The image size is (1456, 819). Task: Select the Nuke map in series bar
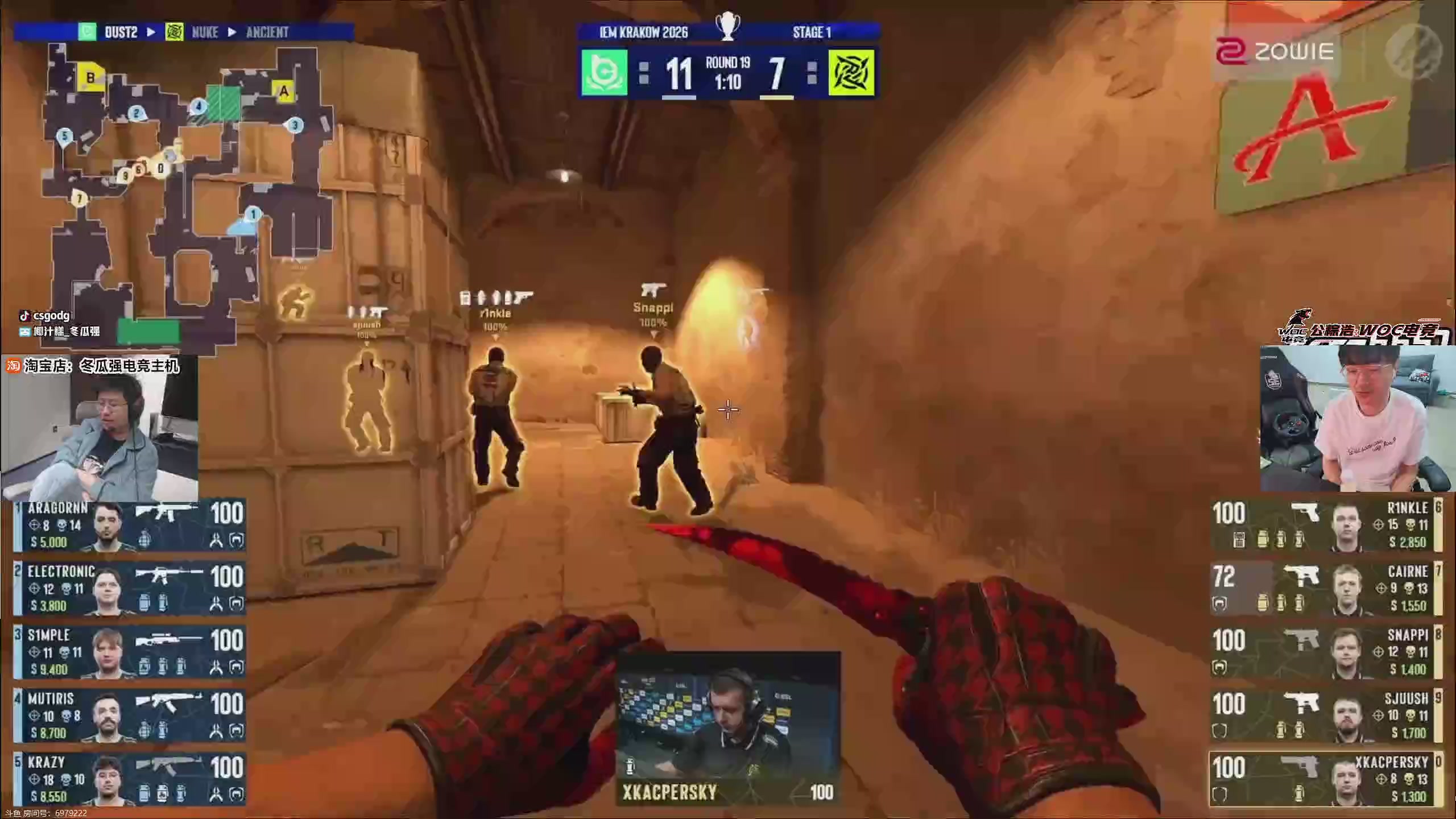point(205,32)
